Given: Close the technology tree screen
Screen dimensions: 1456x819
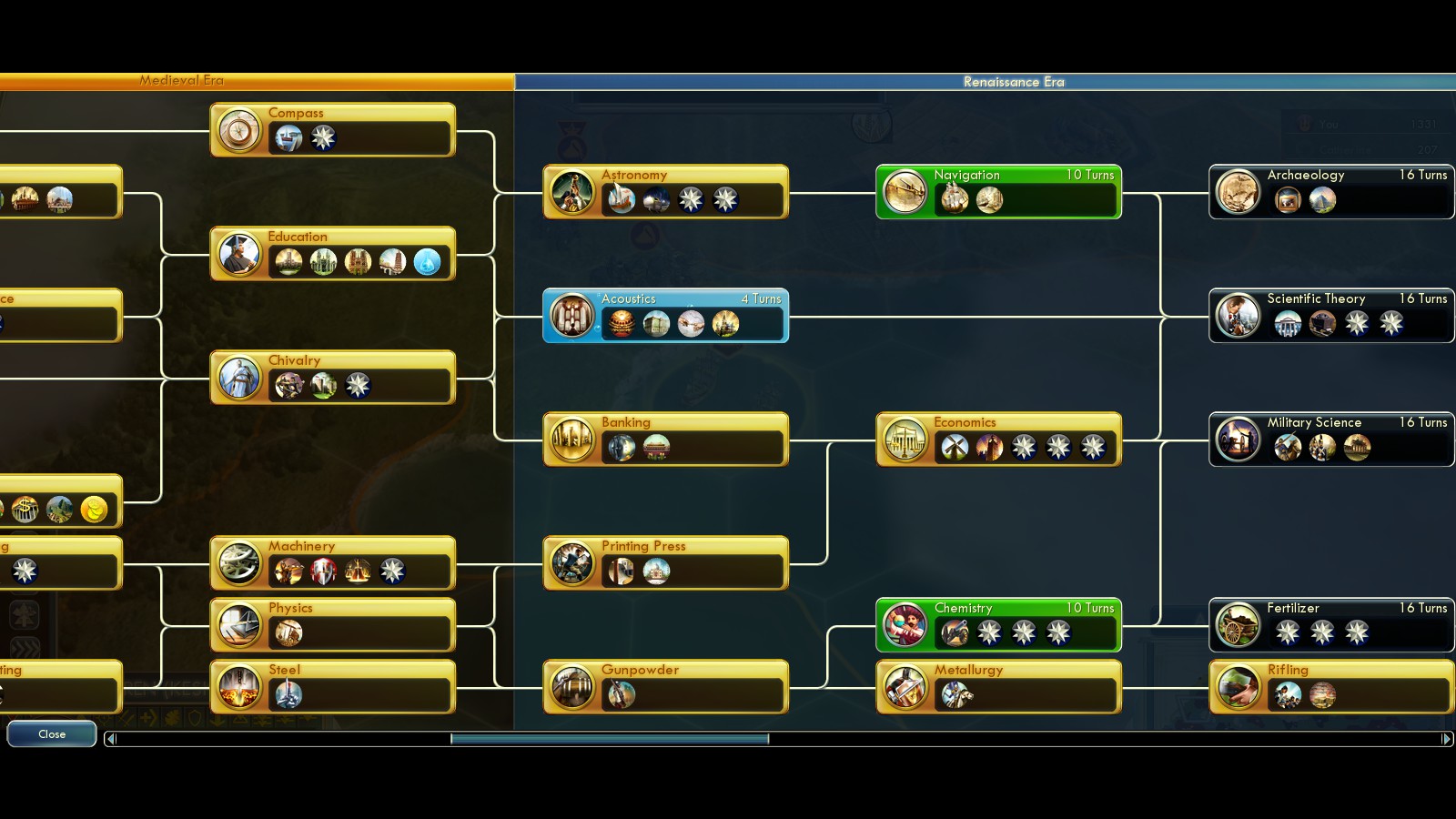Looking at the screenshot, I should point(52,734).
